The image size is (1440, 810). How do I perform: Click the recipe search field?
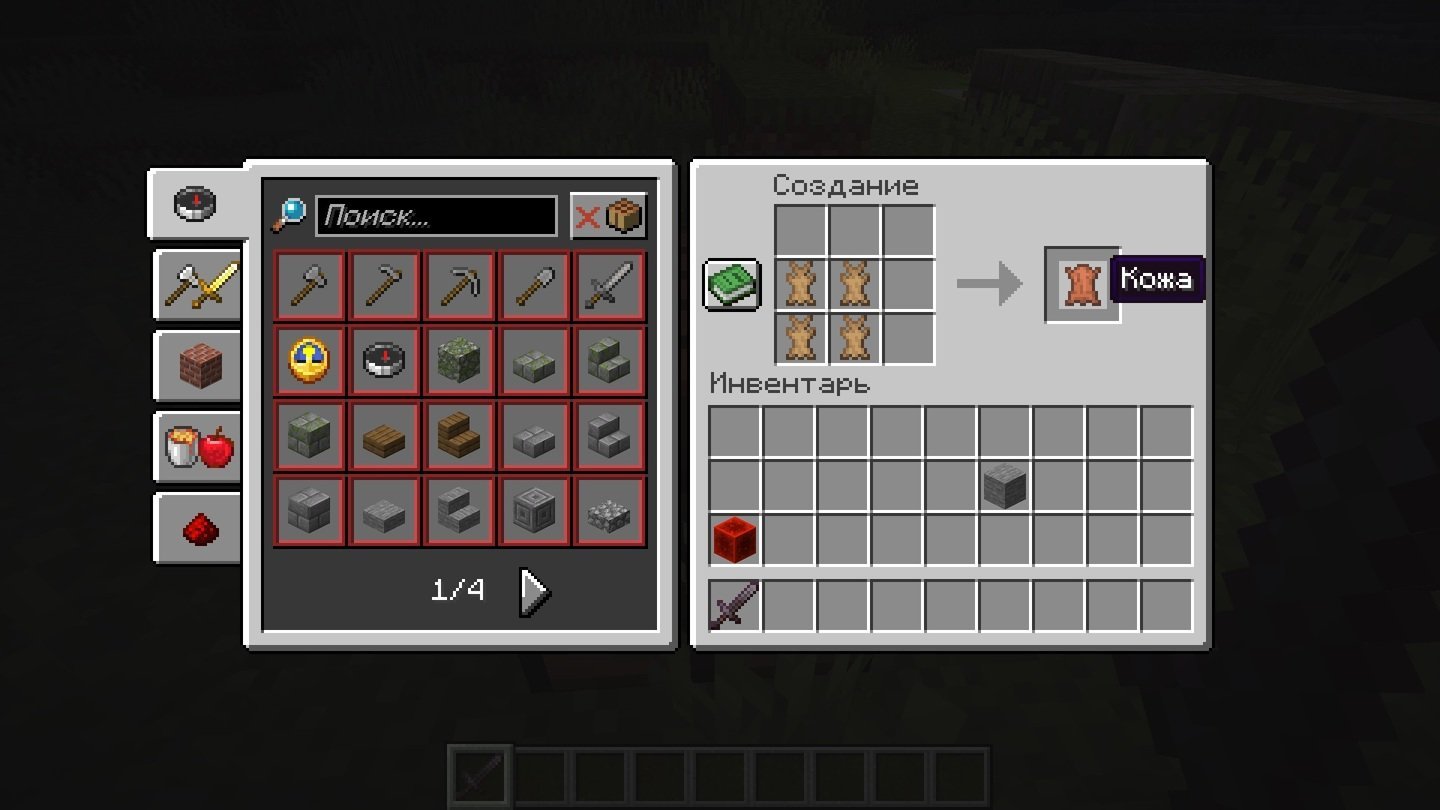[436, 216]
